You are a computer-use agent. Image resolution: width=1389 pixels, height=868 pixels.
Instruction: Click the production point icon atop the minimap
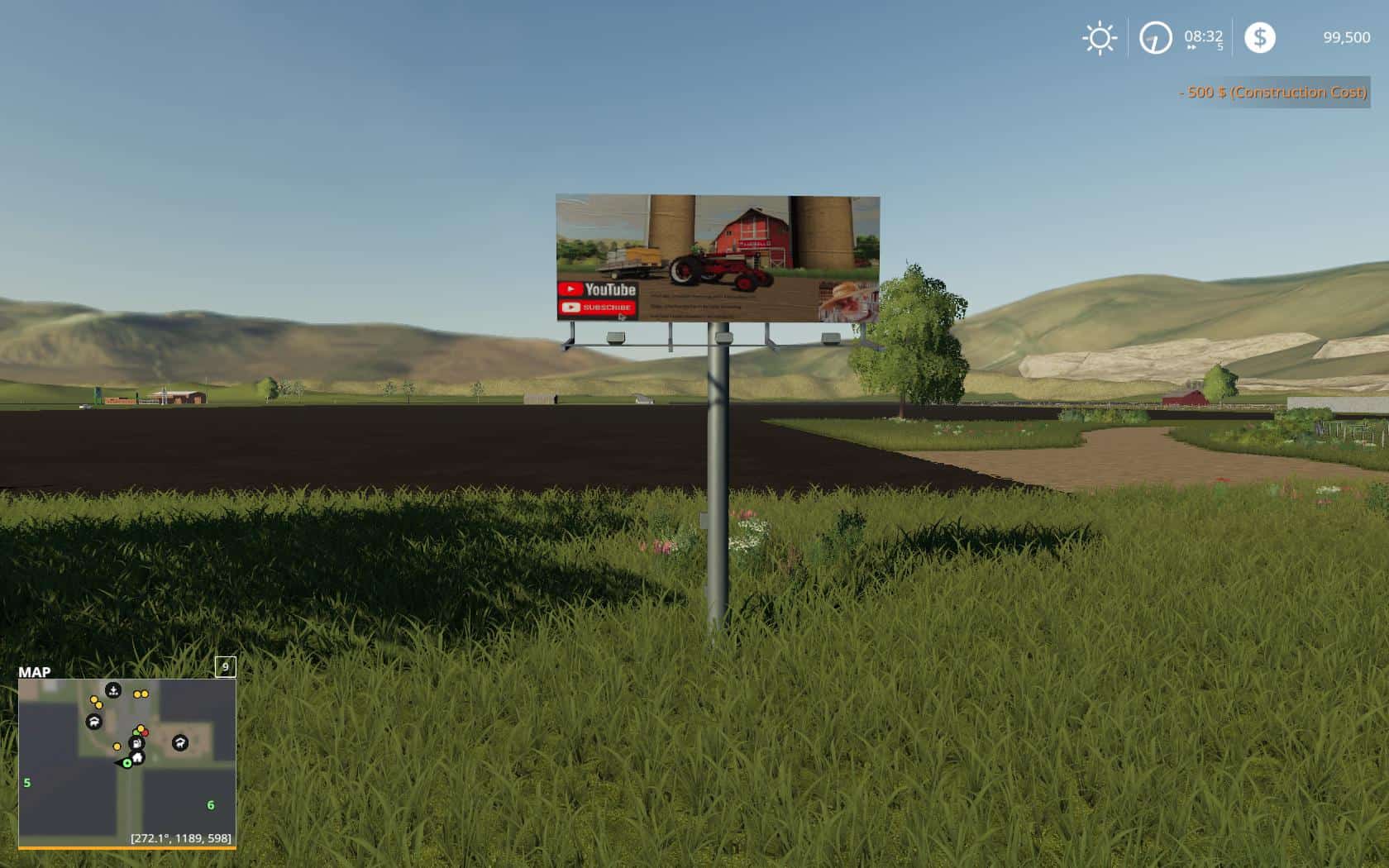coord(113,690)
